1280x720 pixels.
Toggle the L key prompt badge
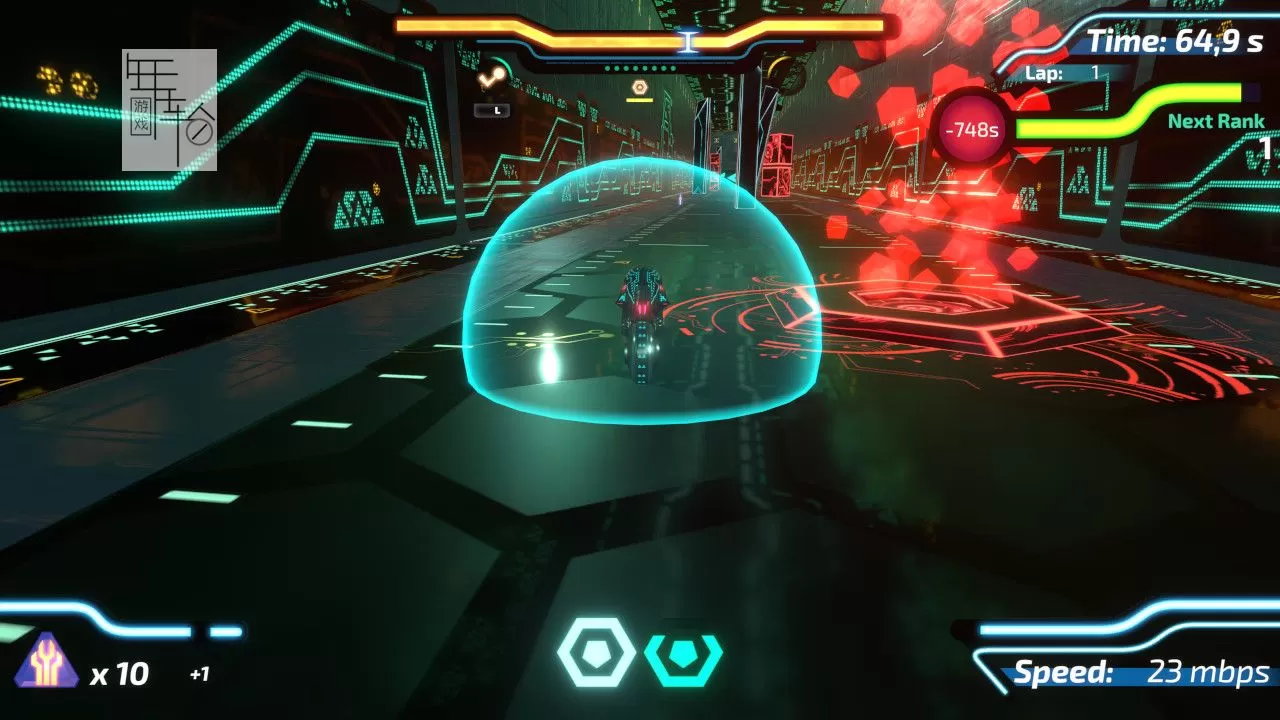(494, 110)
